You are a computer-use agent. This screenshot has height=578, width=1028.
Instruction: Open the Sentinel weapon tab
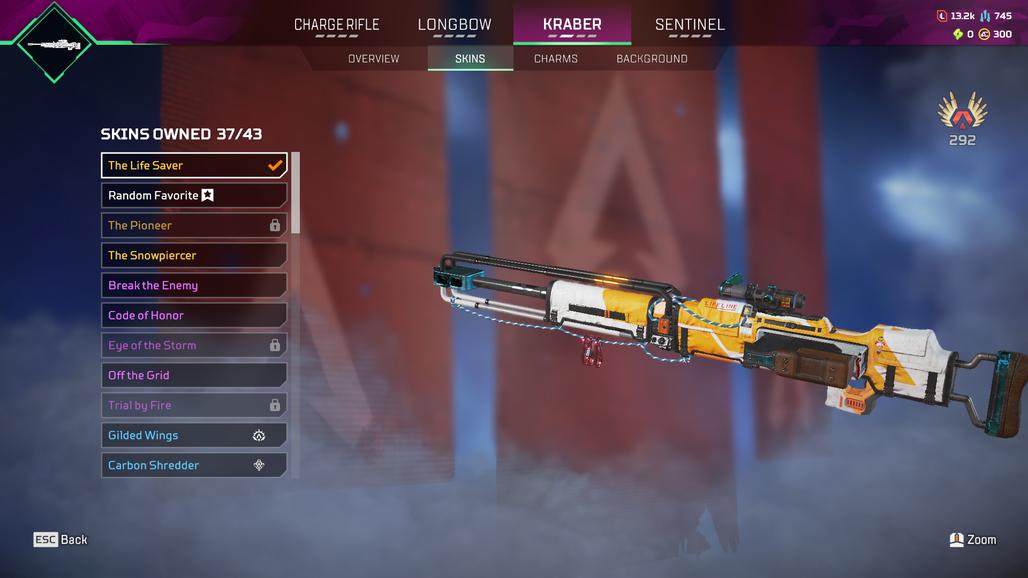point(689,24)
